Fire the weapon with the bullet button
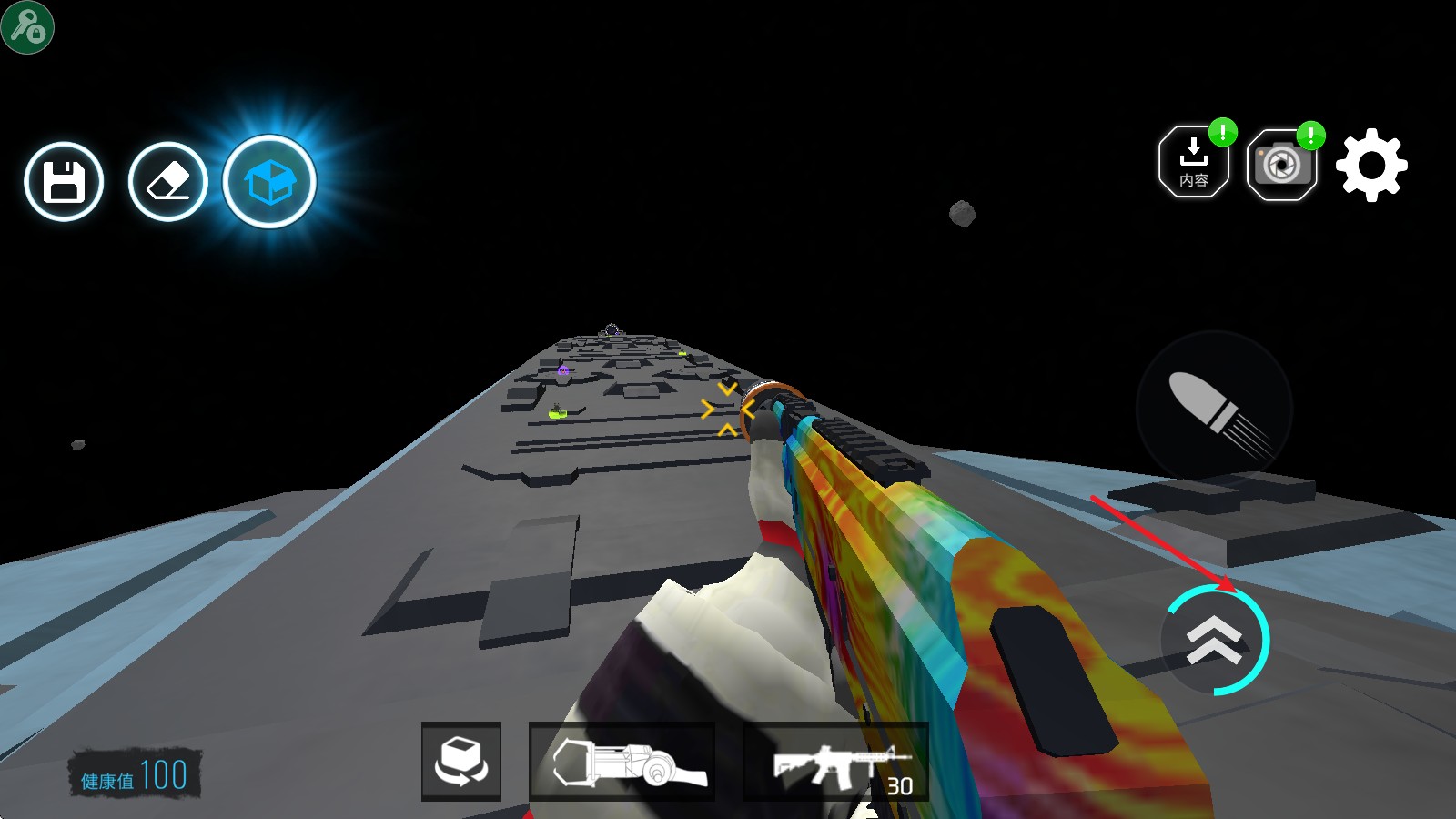1456x819 pixels. (x=1214, y=409)
